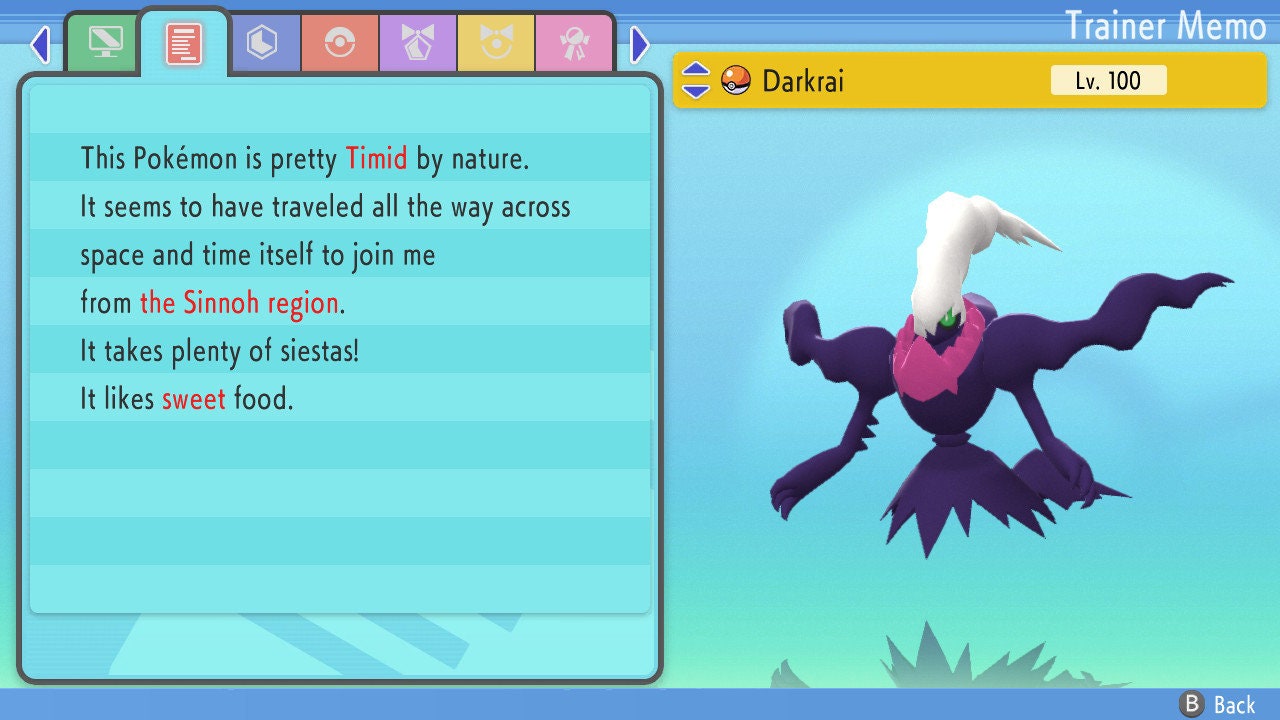Open the pink ribbon medal tab
1280x720 pixels.
coord(573,43)
